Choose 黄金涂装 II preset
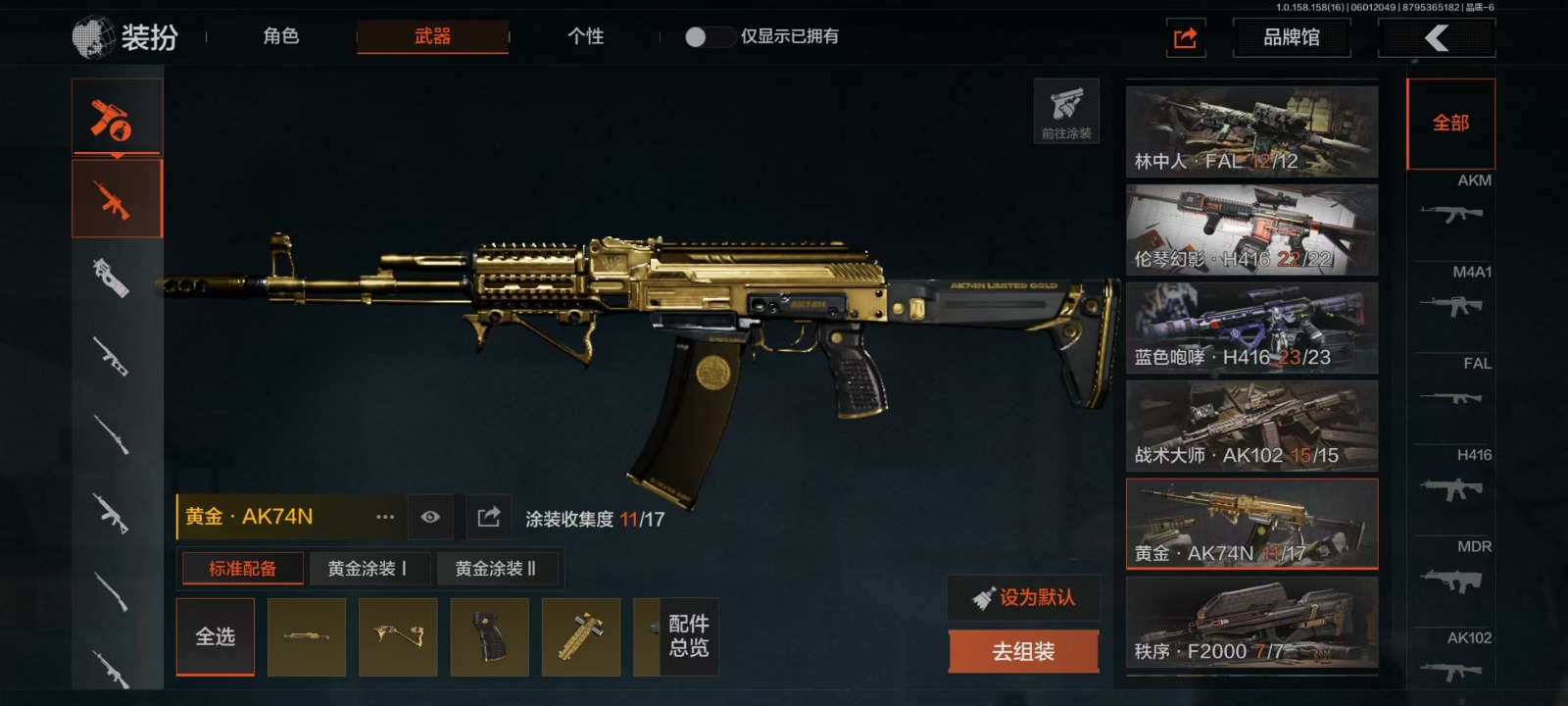This screenshot has width=1568, height=706. [x=495, y=569]
